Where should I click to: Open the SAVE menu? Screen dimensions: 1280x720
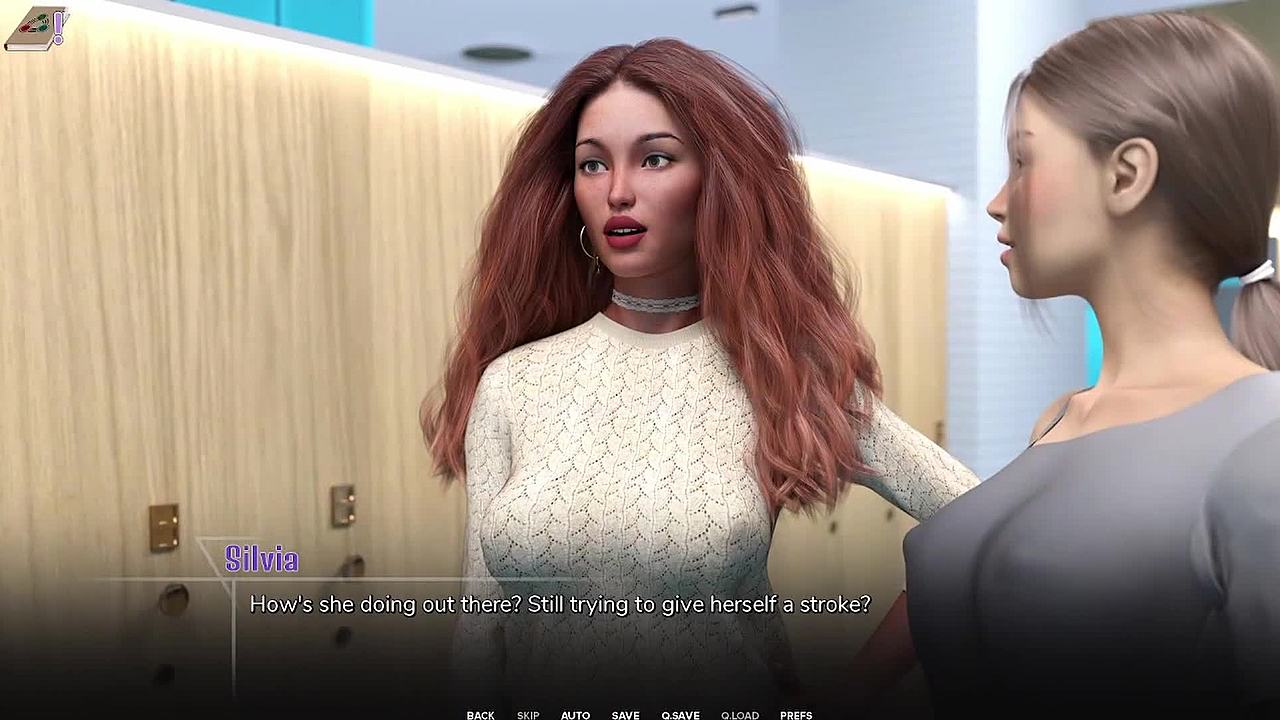[x=625, y=715]
